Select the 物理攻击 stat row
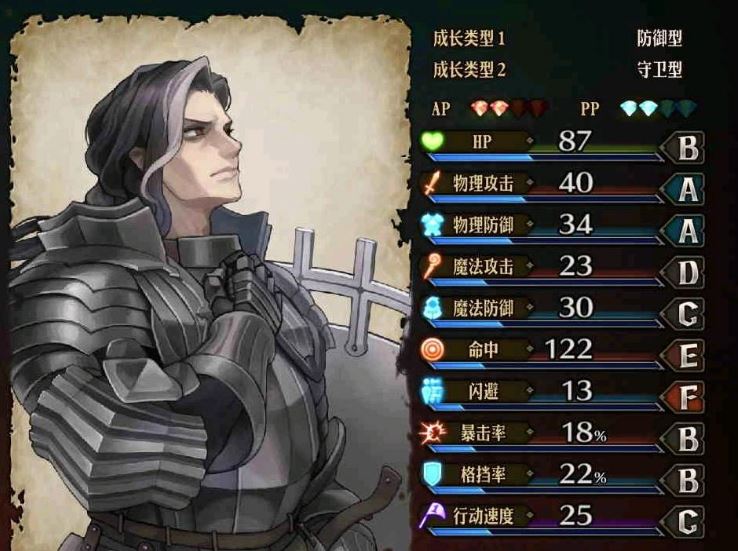738x551 pixels. pyautogui.click(x=560, y=184)
